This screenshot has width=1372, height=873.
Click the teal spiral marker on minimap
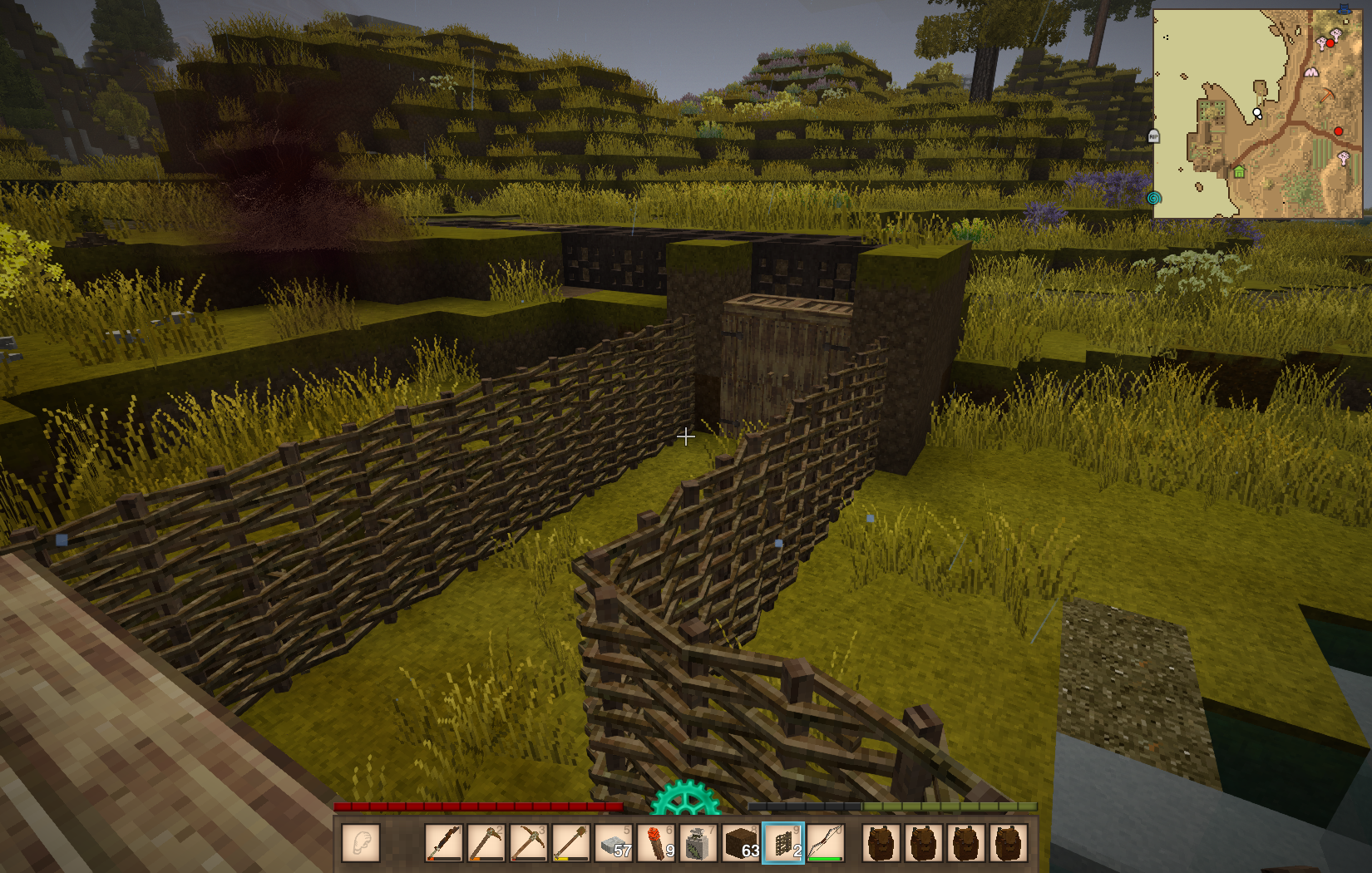click(x=1153, y=198)
